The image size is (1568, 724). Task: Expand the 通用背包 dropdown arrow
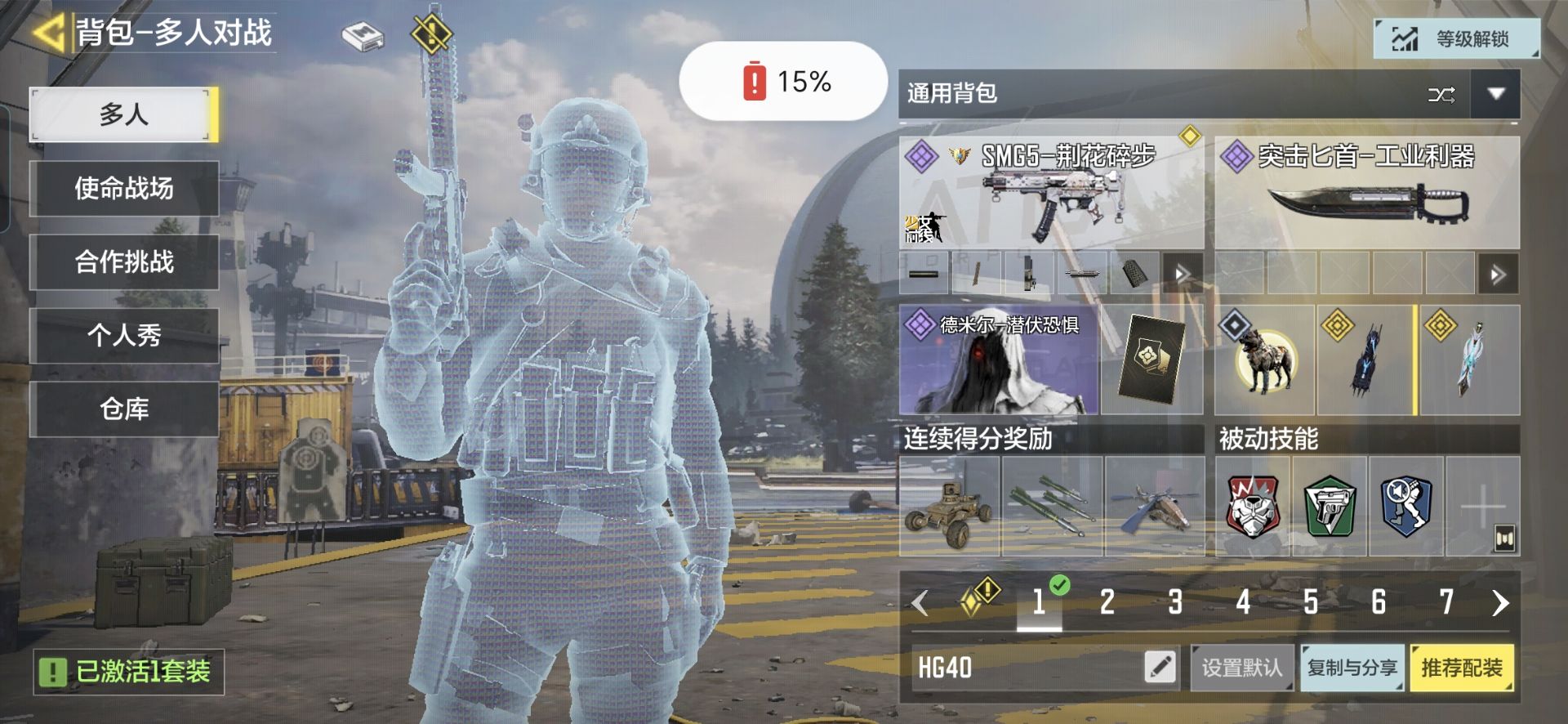click(1495, 94)
